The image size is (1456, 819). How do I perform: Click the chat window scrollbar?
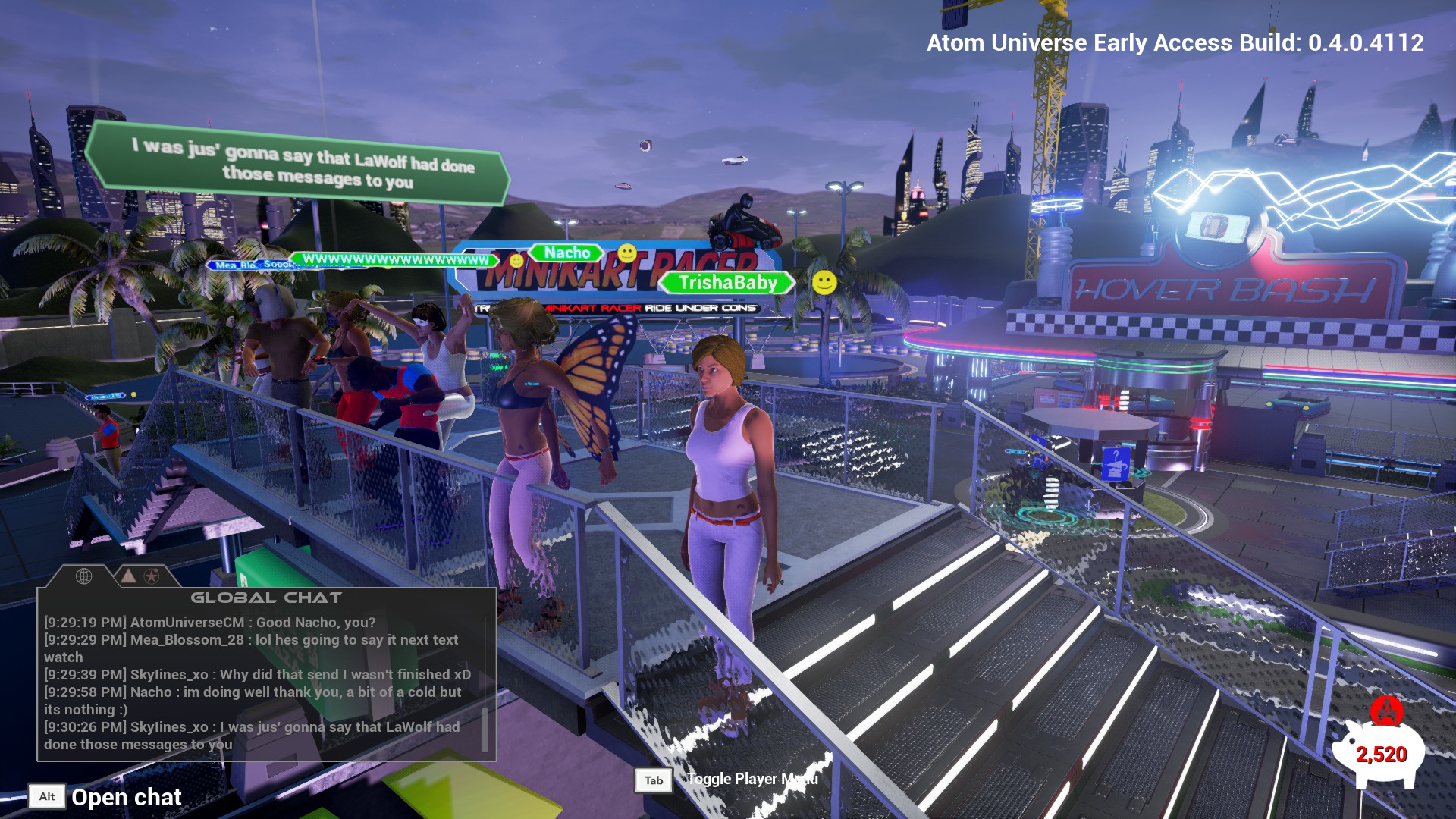485,730
